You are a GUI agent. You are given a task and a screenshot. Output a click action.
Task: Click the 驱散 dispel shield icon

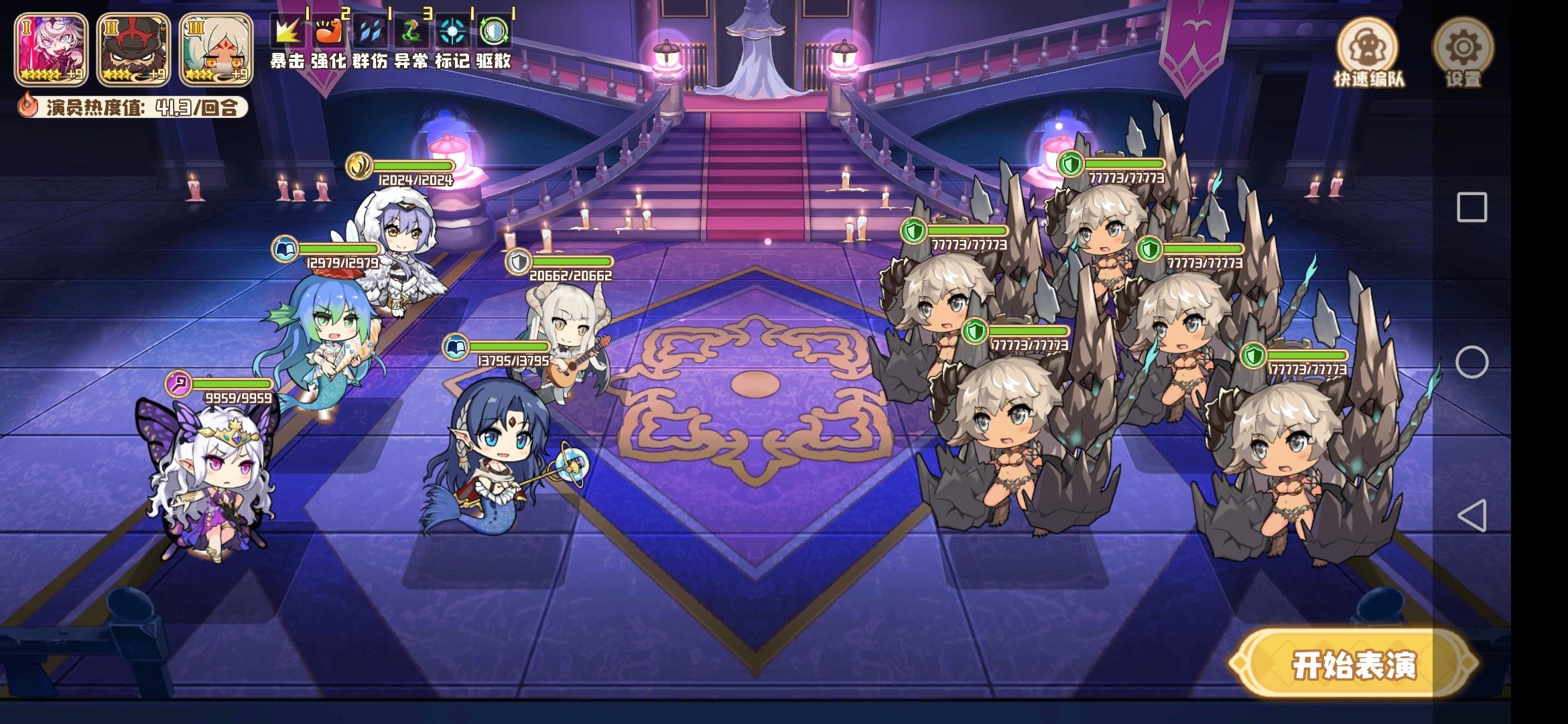496,31
